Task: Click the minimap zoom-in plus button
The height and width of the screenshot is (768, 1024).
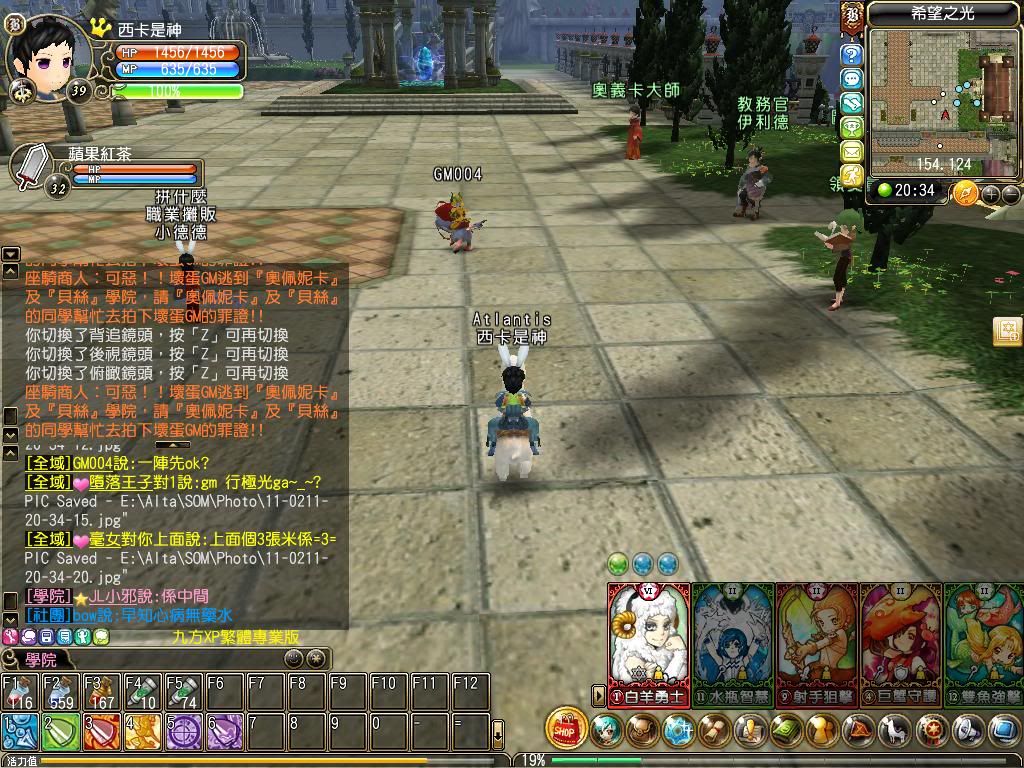Action: [992, 193]
